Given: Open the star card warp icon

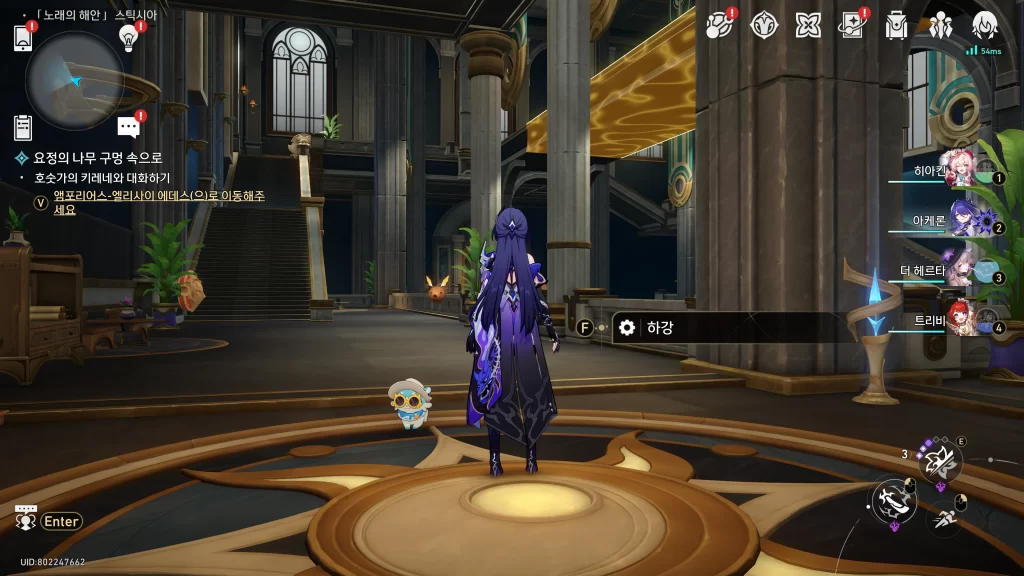Looking at the screenshot, I should point(852,25).
